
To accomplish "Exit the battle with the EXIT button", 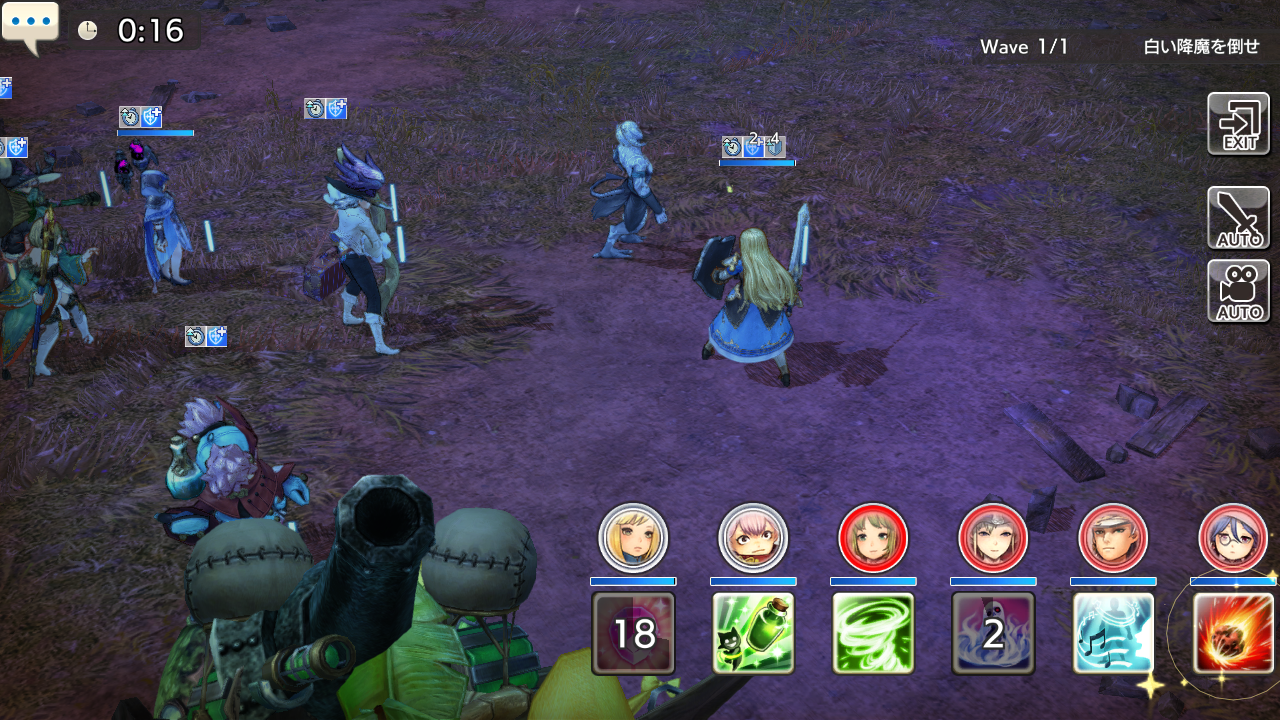I will pos(1238,124).
